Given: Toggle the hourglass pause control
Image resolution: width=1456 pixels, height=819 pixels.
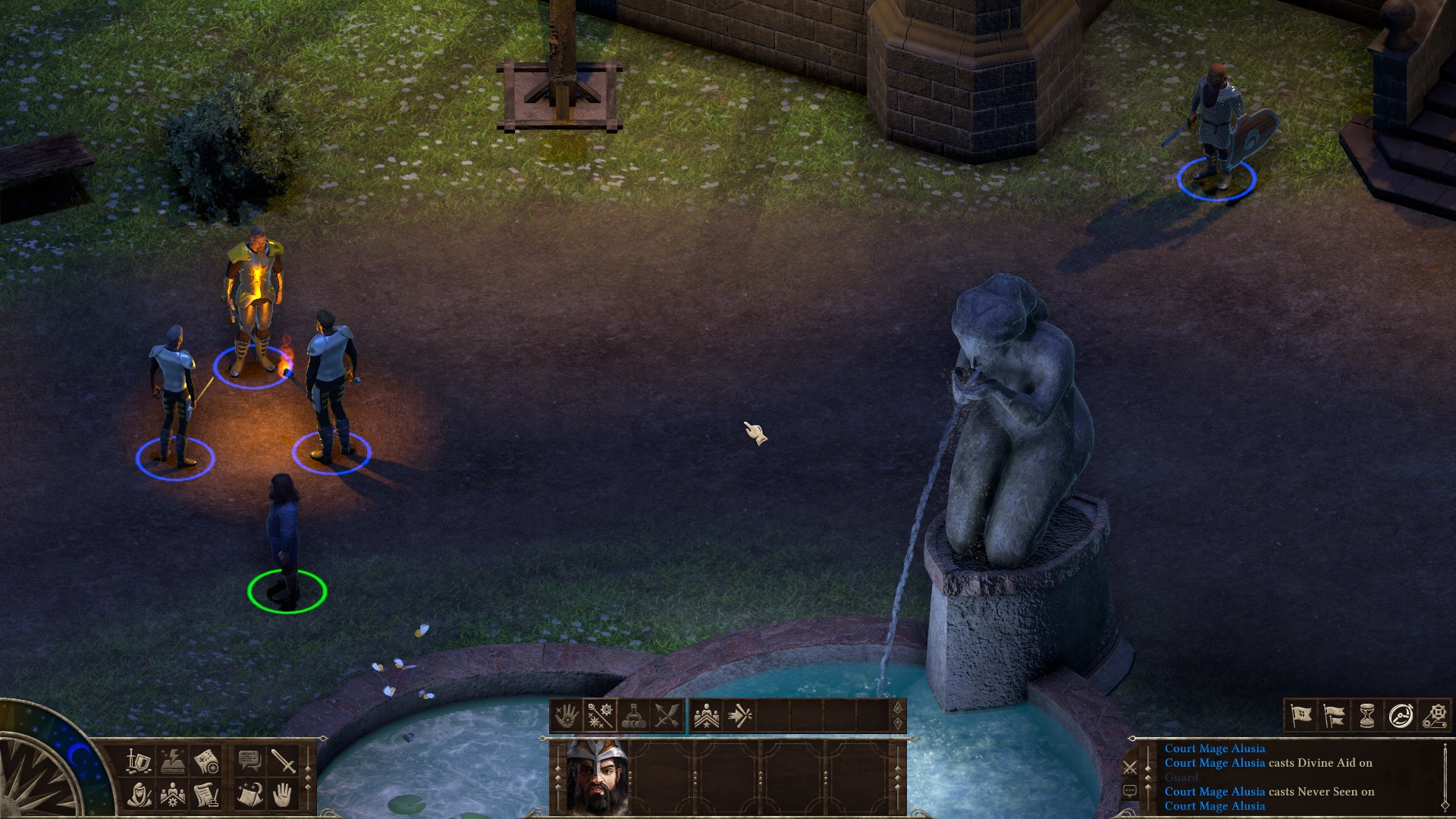Looking at the screenshot, I should 1367,715.
